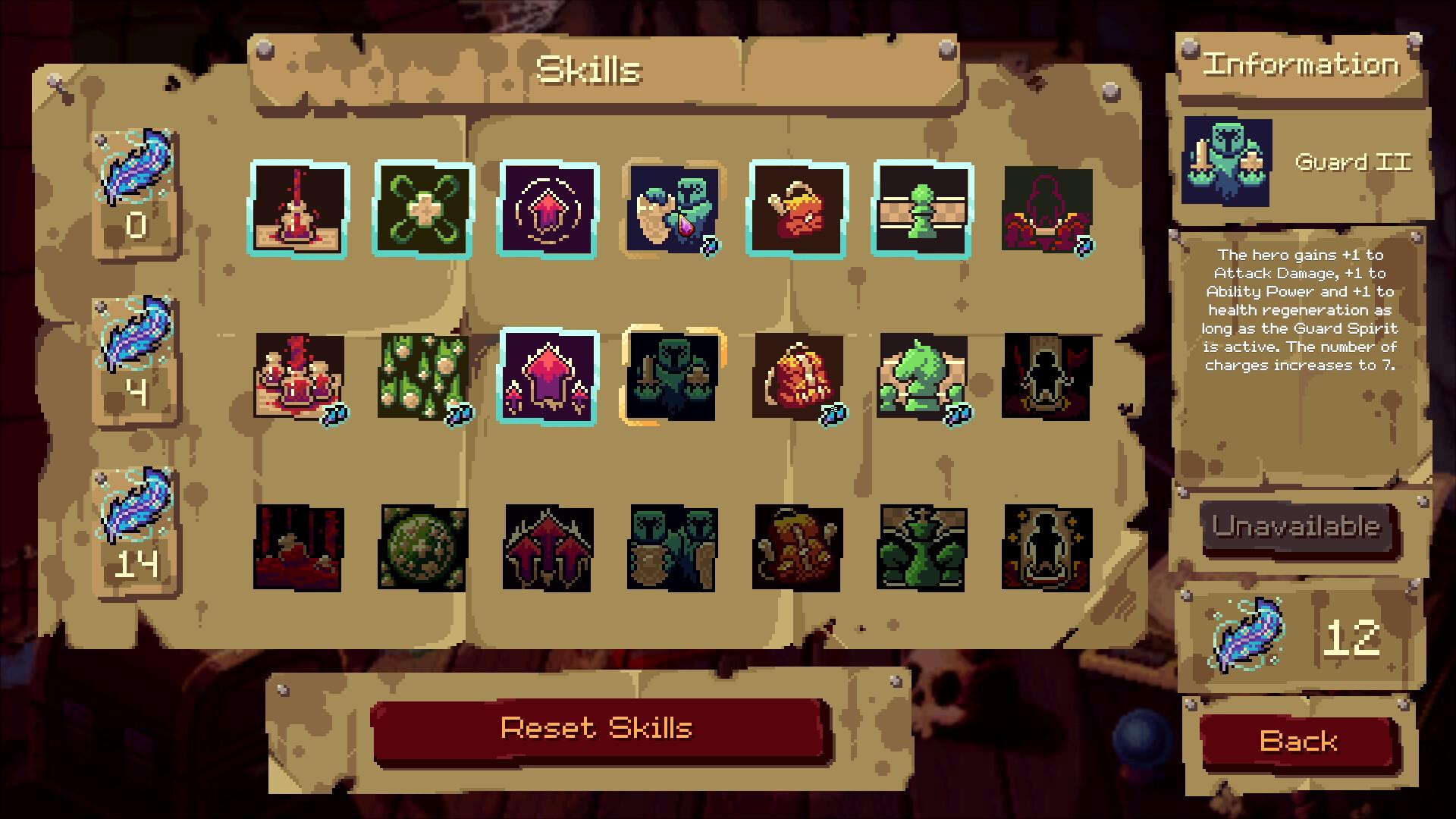Select the purple creature skill at top right

click(x=1046, y=209)
